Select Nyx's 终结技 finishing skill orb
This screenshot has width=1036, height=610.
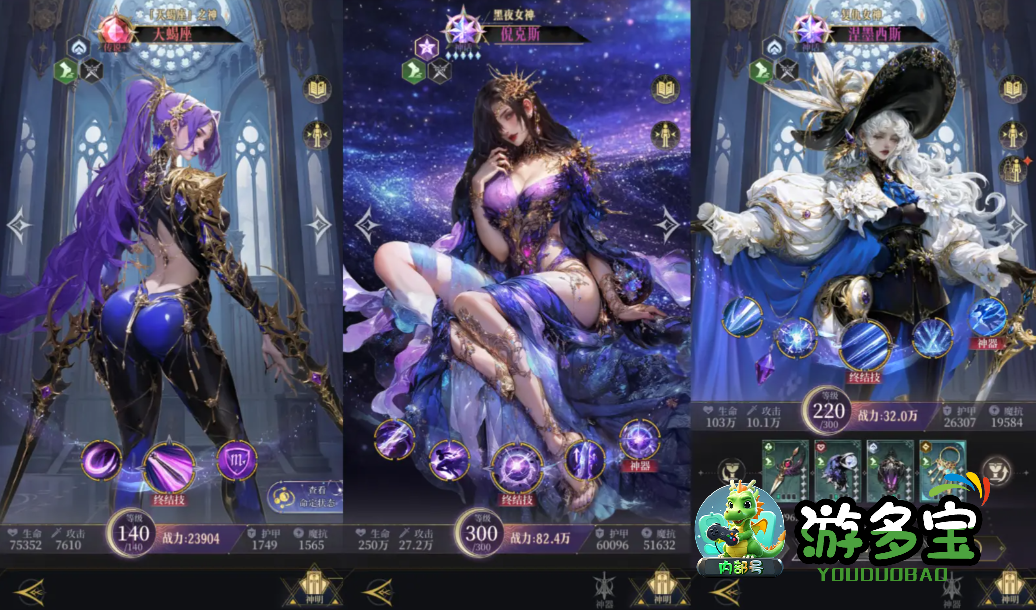[x=516, y=468]
